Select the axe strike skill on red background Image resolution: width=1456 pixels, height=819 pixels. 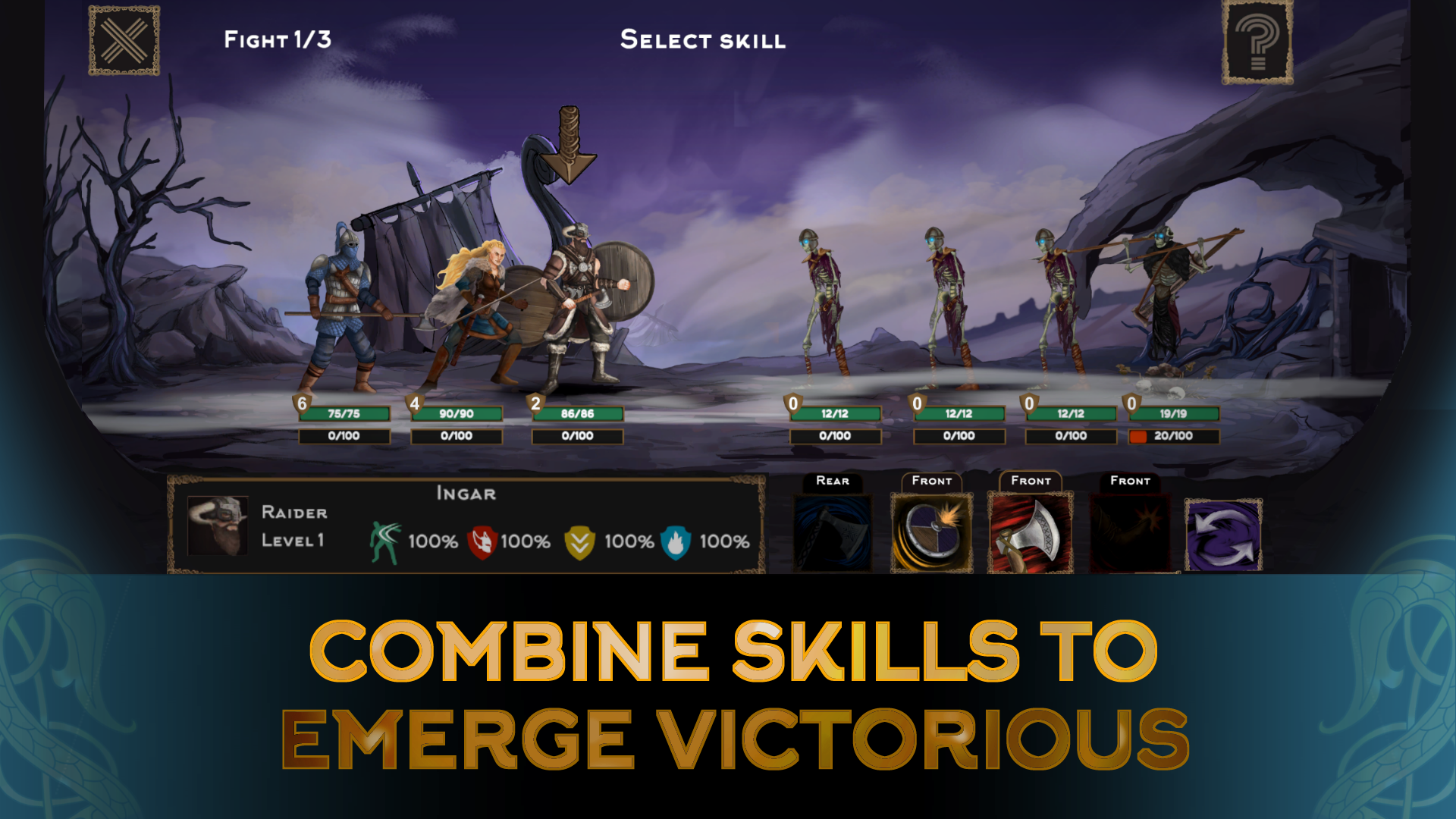click(1031, 529)
